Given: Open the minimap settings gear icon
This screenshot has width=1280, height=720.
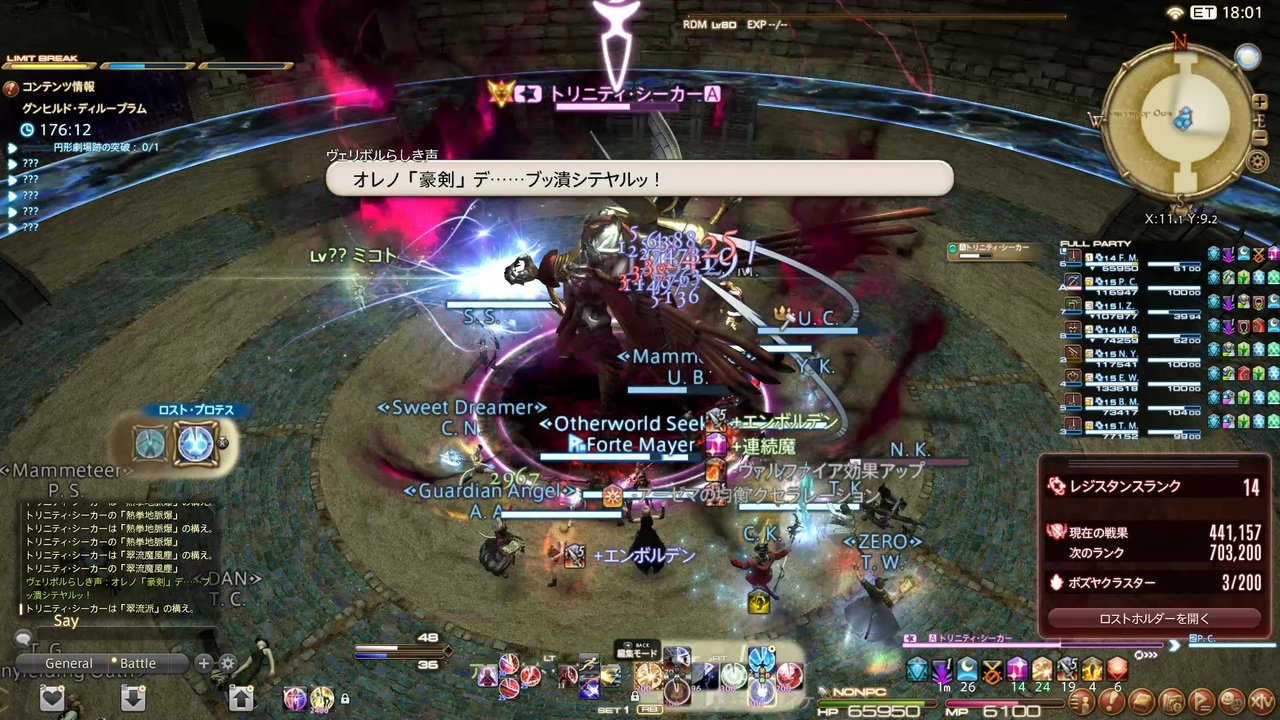Looking at the screenshot, I should [1258, 160].
